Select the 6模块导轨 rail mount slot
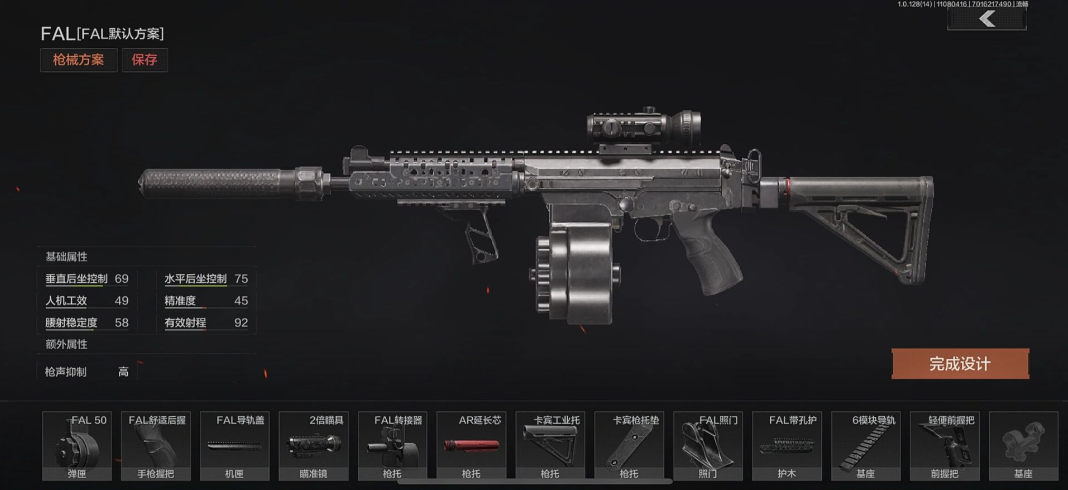This screenshot has height=490, width=1068. click(865, 446)
